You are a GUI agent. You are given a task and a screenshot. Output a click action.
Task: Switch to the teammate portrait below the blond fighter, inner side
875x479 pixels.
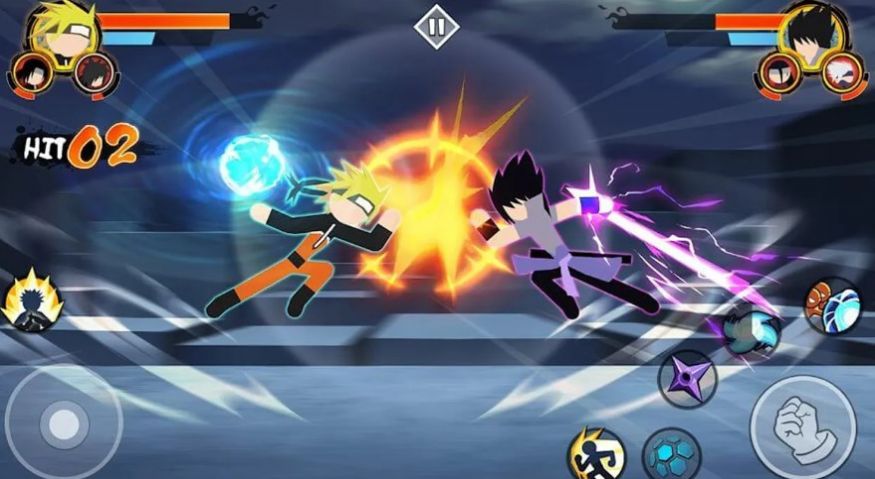click(x=94, y=72)
